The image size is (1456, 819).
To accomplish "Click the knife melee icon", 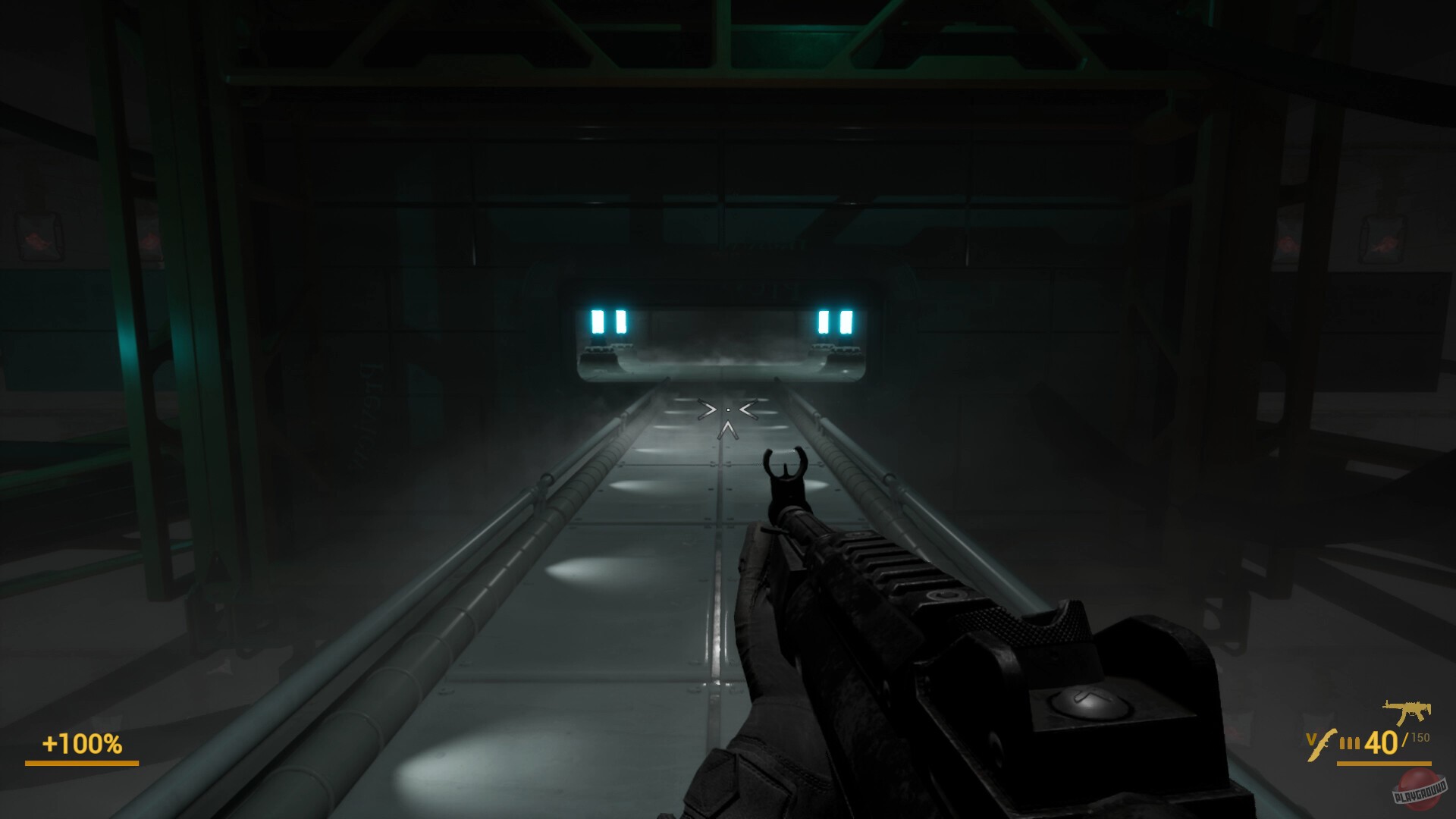I will tap(1322, 745).
